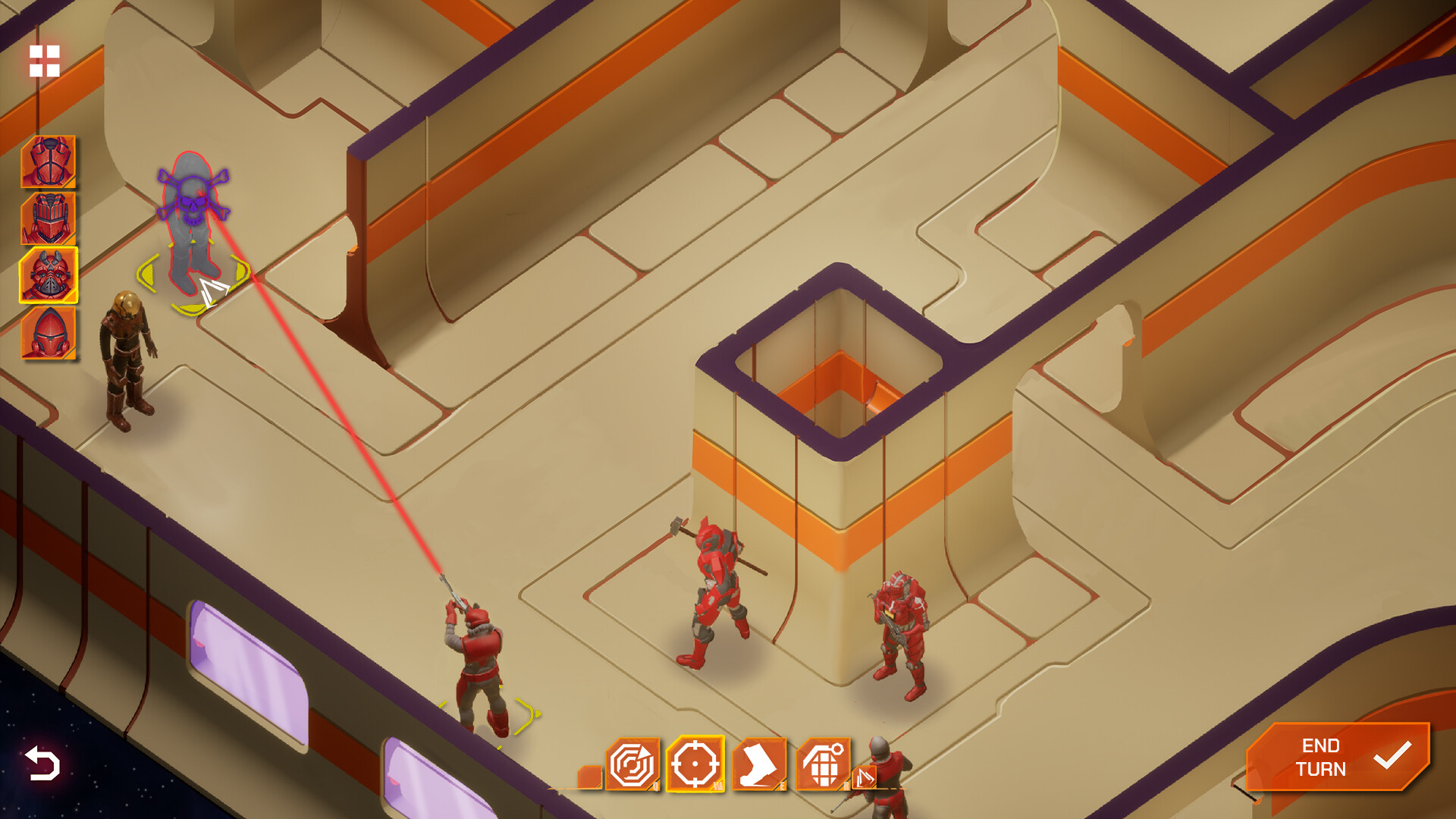Open the four-square menu icon at top left

(45, 61)
